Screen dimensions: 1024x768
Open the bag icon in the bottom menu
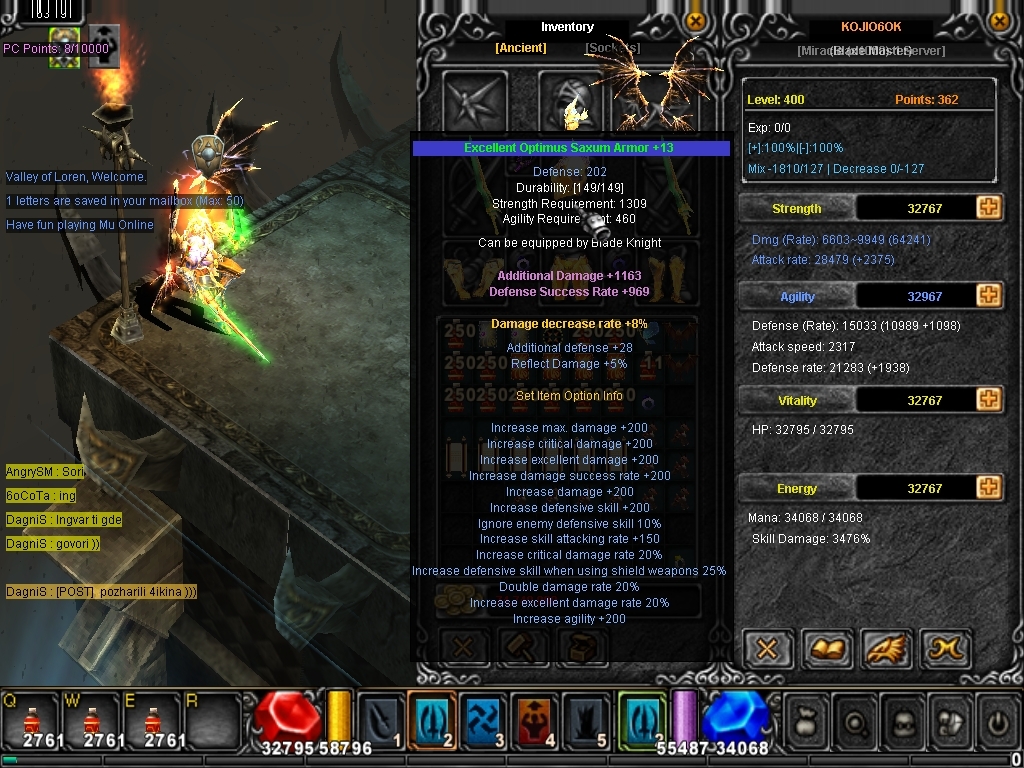(807, 722)
